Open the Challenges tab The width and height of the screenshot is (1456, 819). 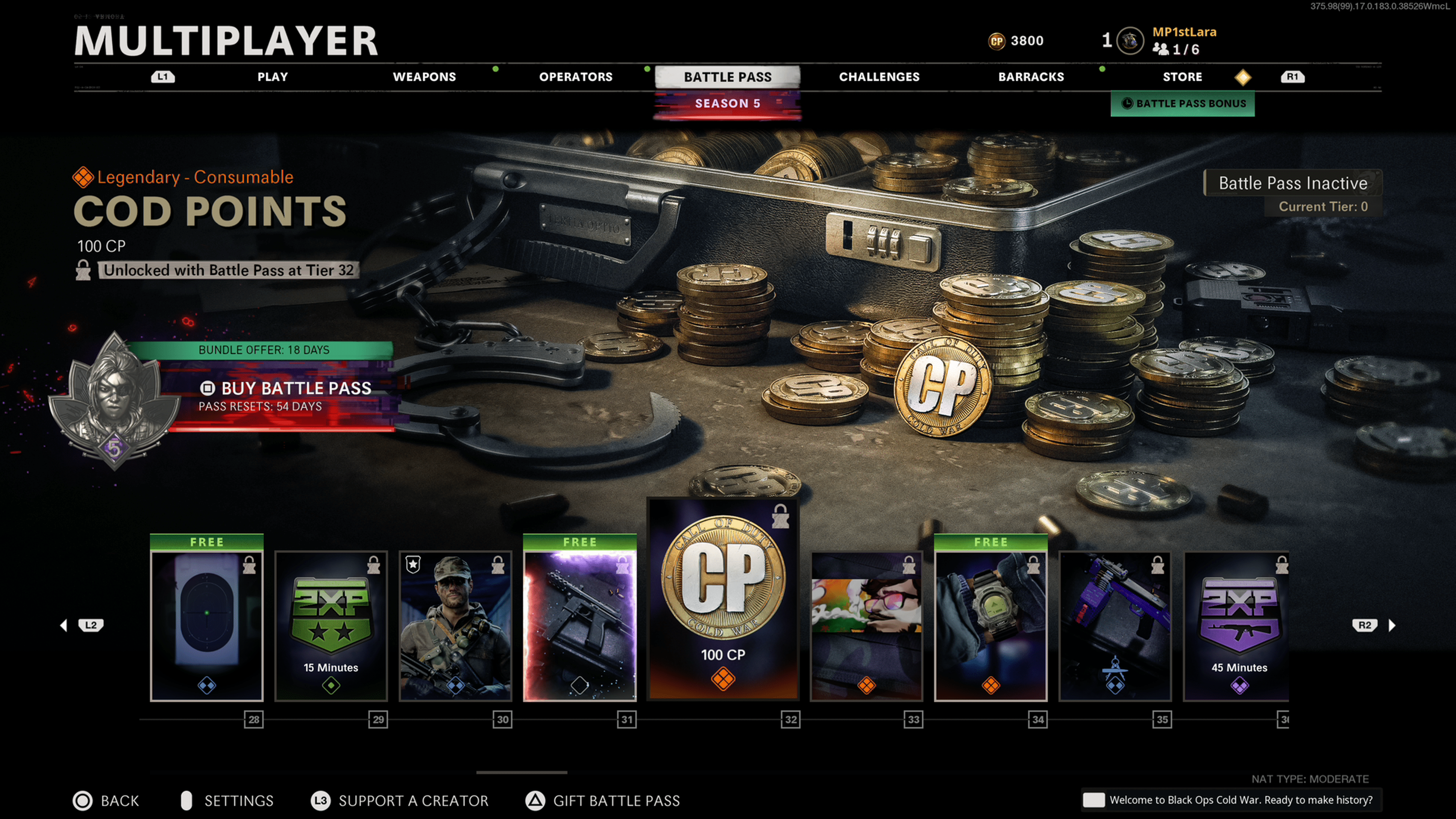click(879, 77)
